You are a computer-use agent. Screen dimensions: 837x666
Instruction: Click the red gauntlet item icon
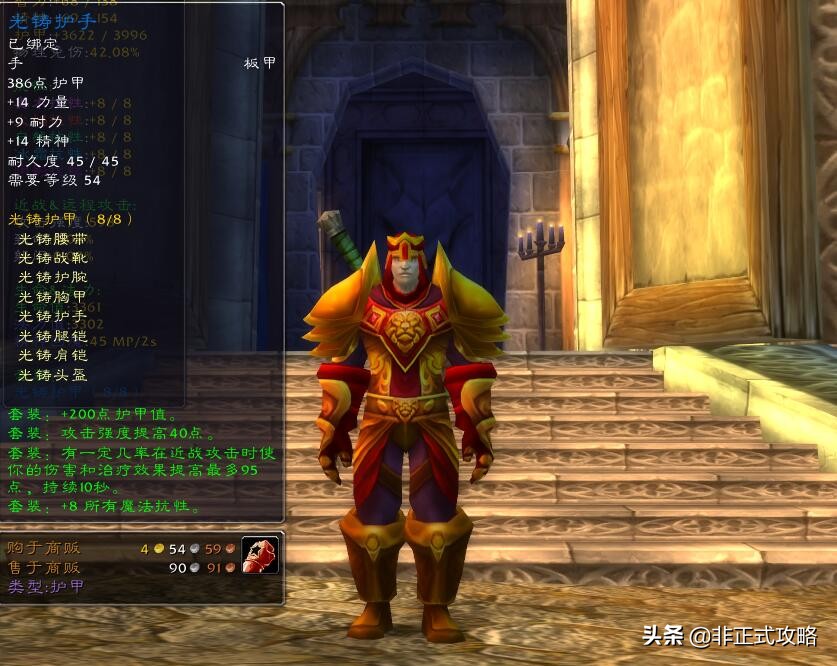260,555
